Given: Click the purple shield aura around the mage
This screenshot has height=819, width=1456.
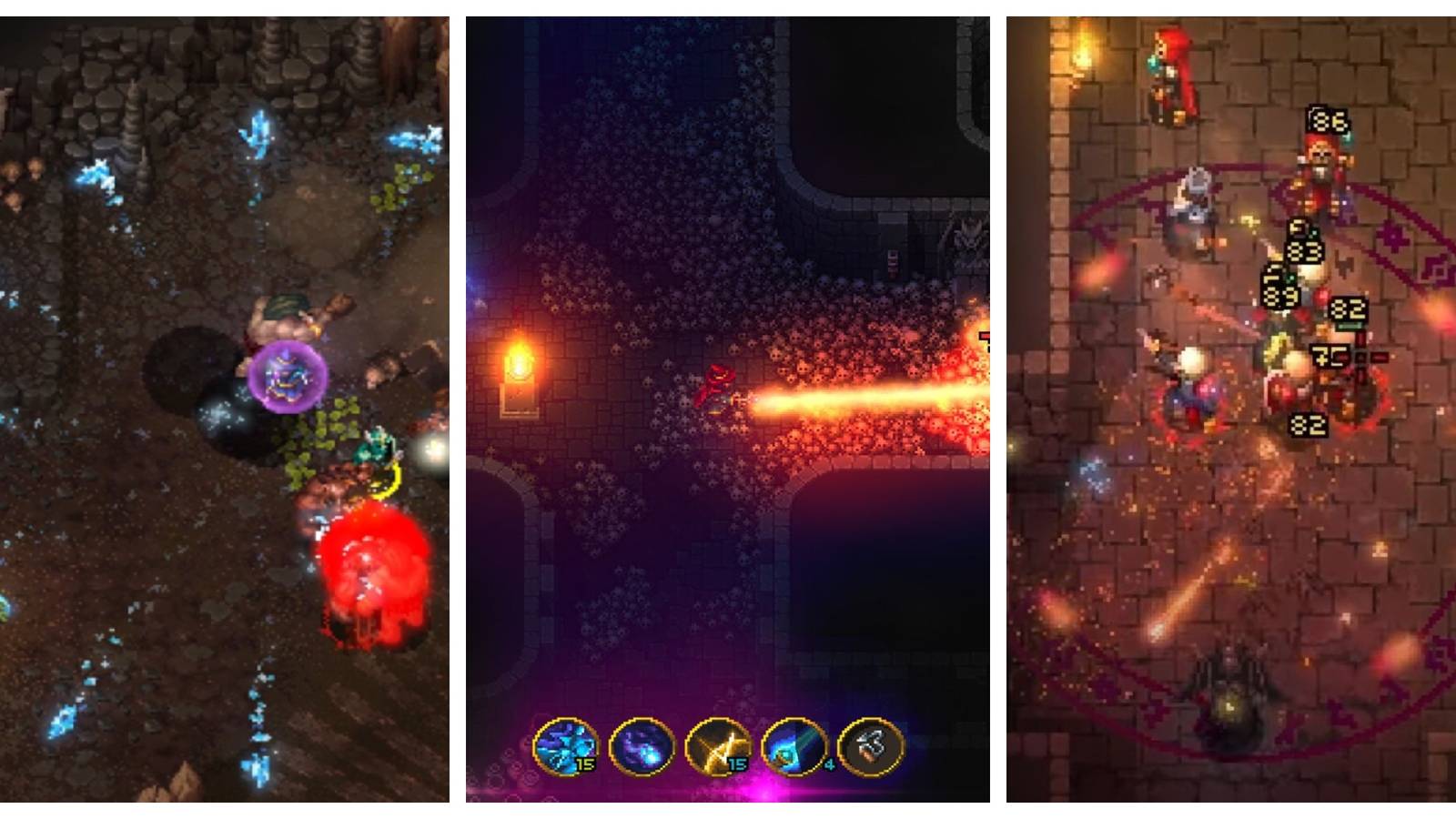Looking at the screenshot, I should [287, 376].
